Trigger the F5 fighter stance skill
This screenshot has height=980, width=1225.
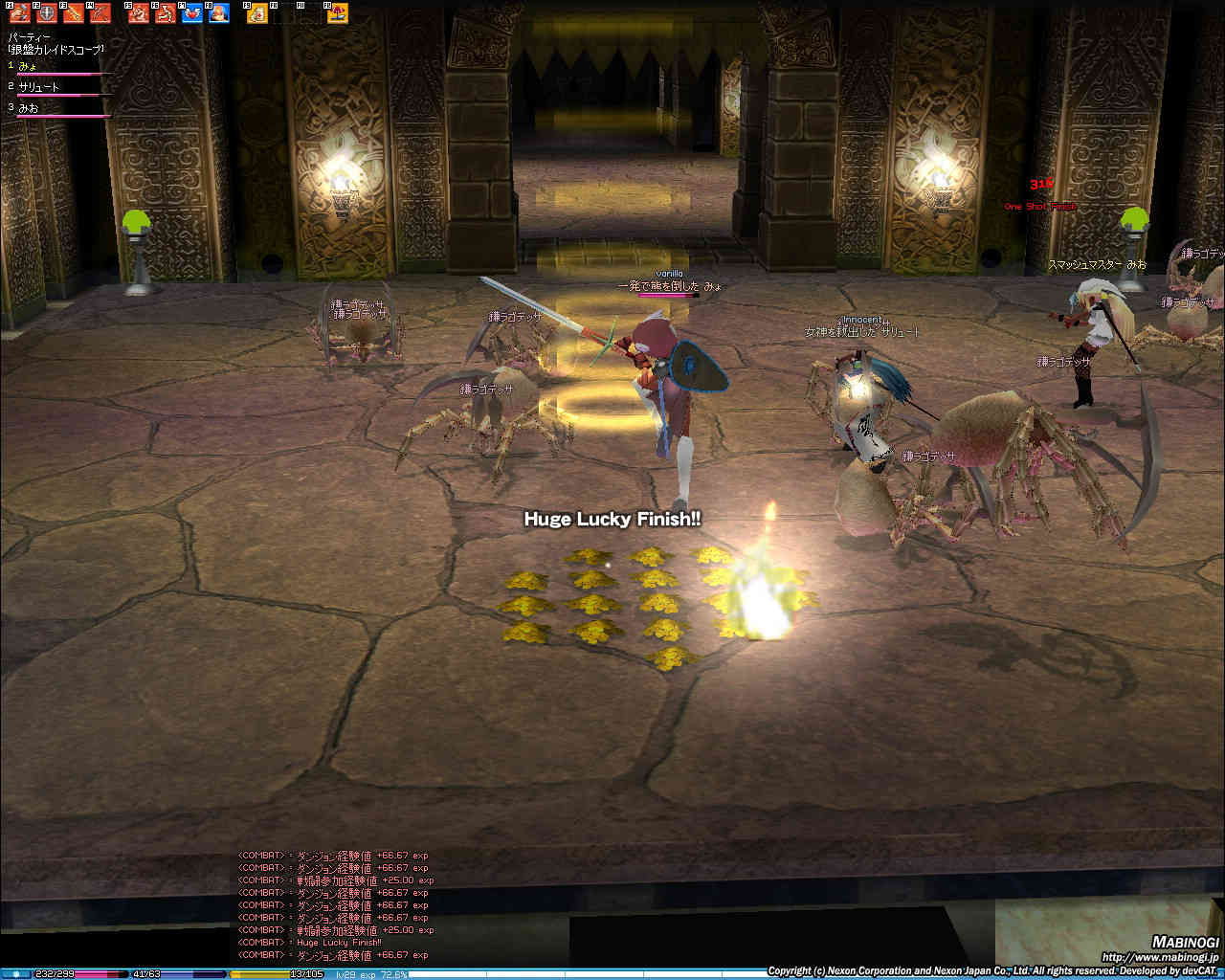[x=139, y=13]
